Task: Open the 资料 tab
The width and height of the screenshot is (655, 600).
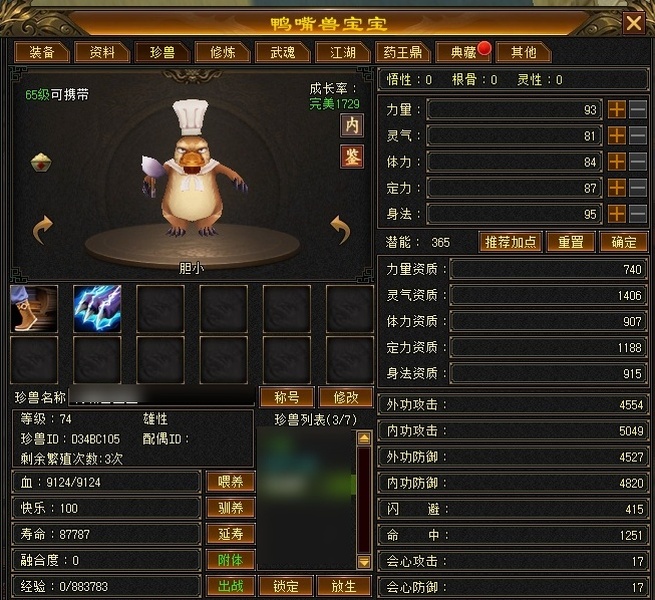Action: (102, 52)
